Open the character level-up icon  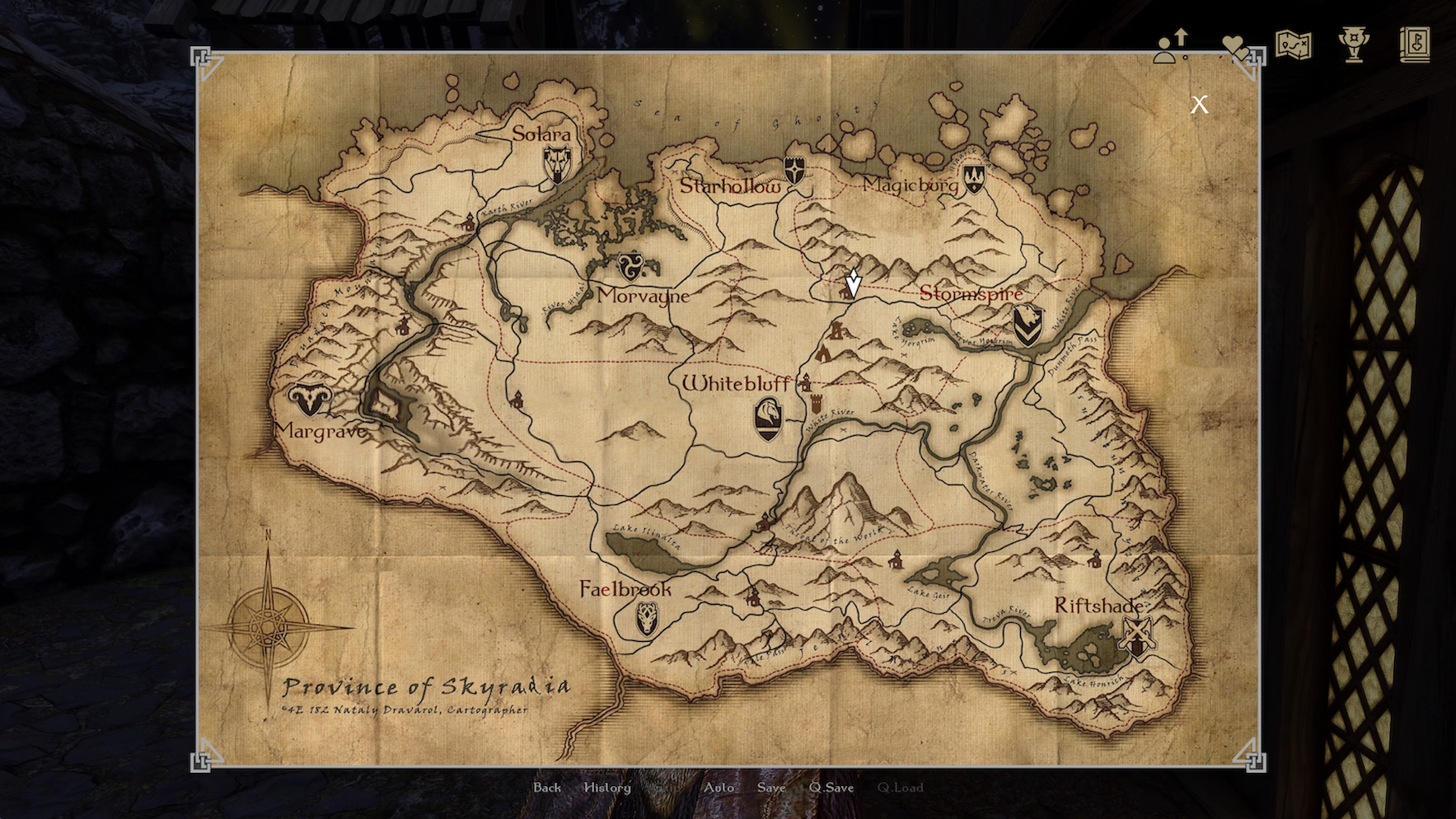1171,46
